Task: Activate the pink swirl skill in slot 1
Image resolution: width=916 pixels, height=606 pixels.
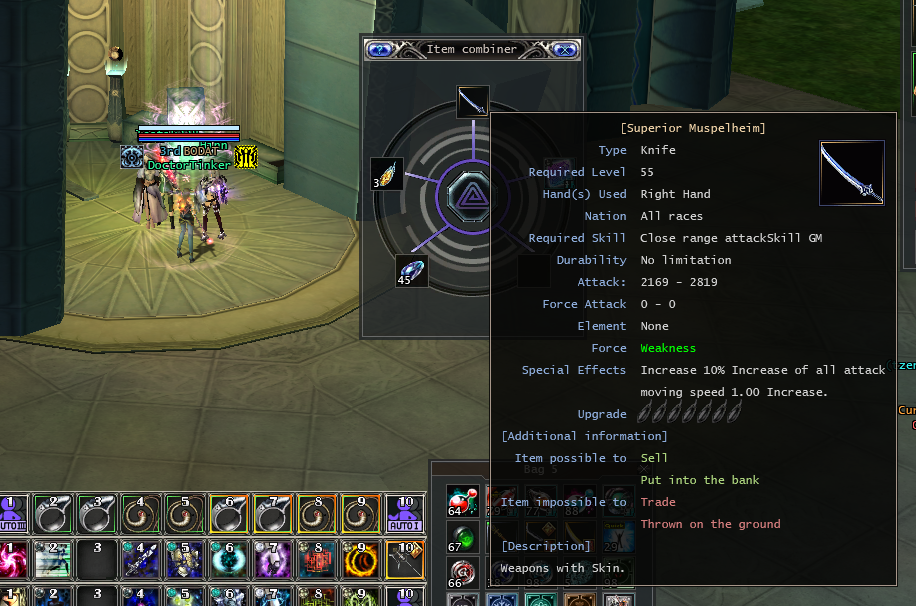Action: point(13,559)
